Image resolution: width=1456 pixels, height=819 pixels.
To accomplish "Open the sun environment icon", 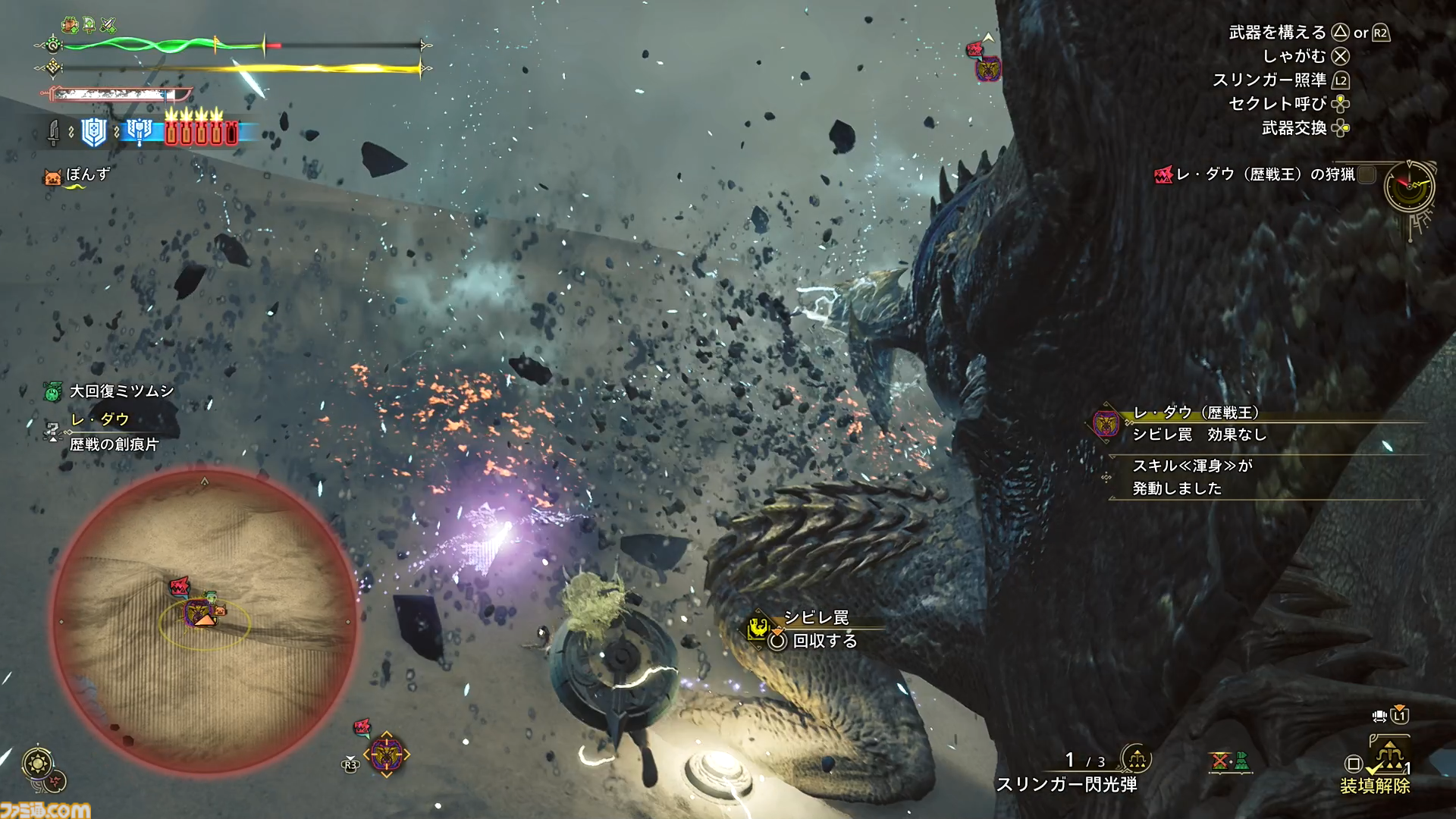I will tap(37, 763).
